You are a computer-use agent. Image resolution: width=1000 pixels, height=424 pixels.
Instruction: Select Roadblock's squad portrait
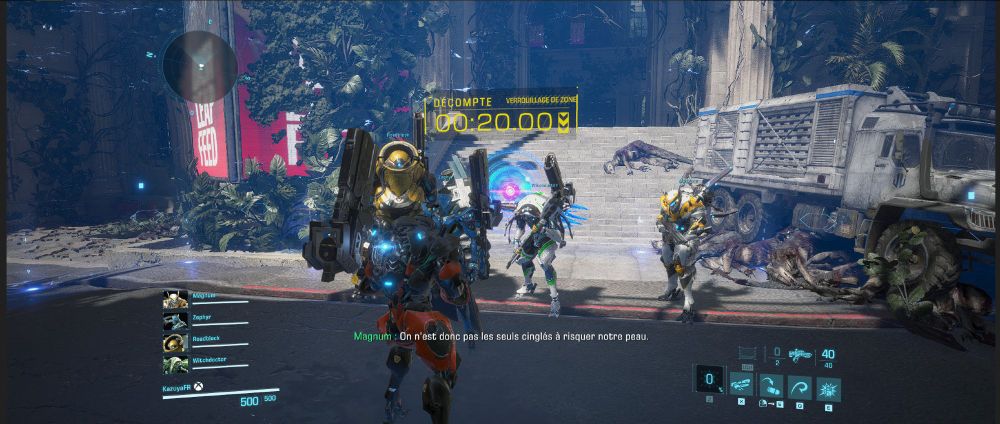pyautogui.click(x=174, y=342)
